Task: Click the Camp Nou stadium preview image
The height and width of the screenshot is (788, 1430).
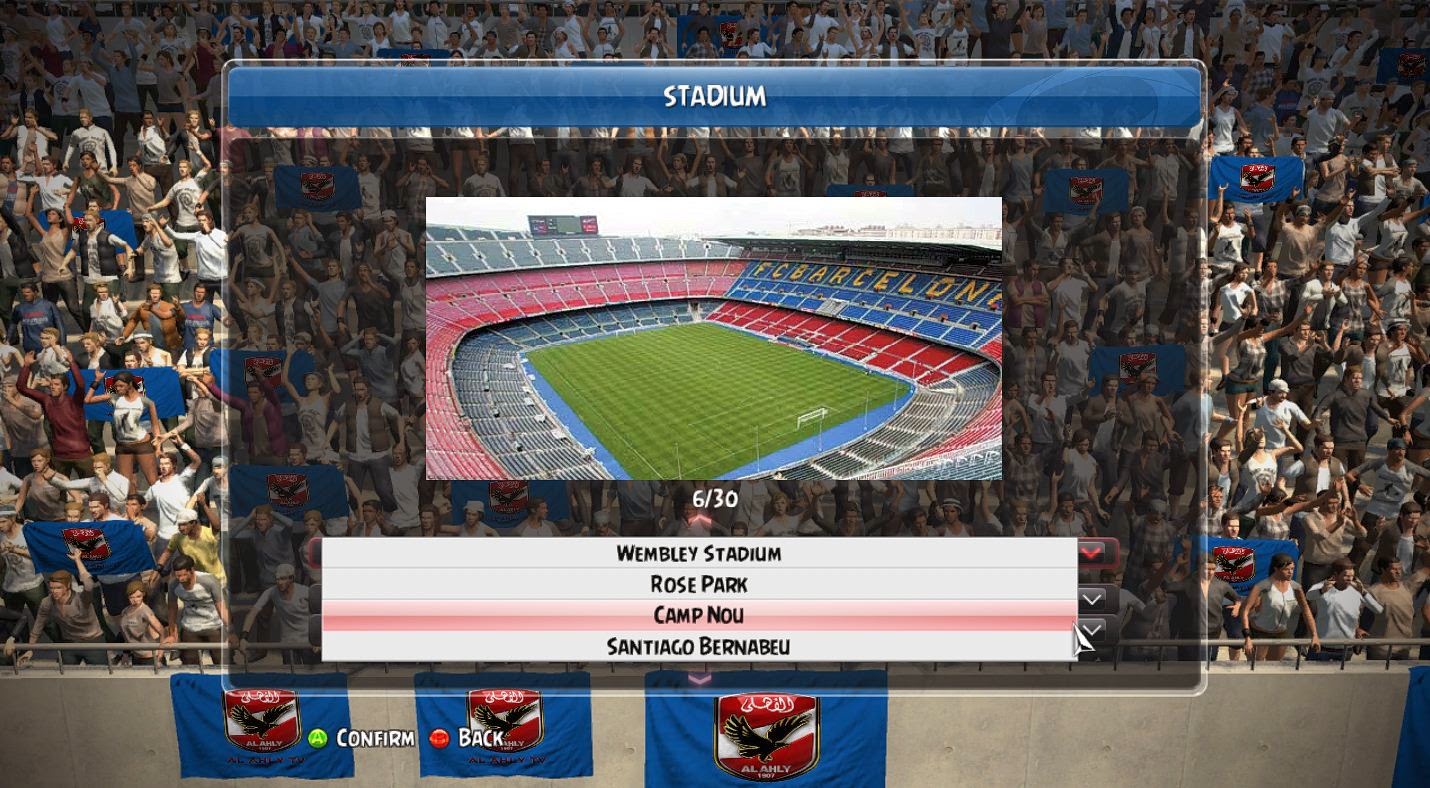Action: [x=713, y=338]
